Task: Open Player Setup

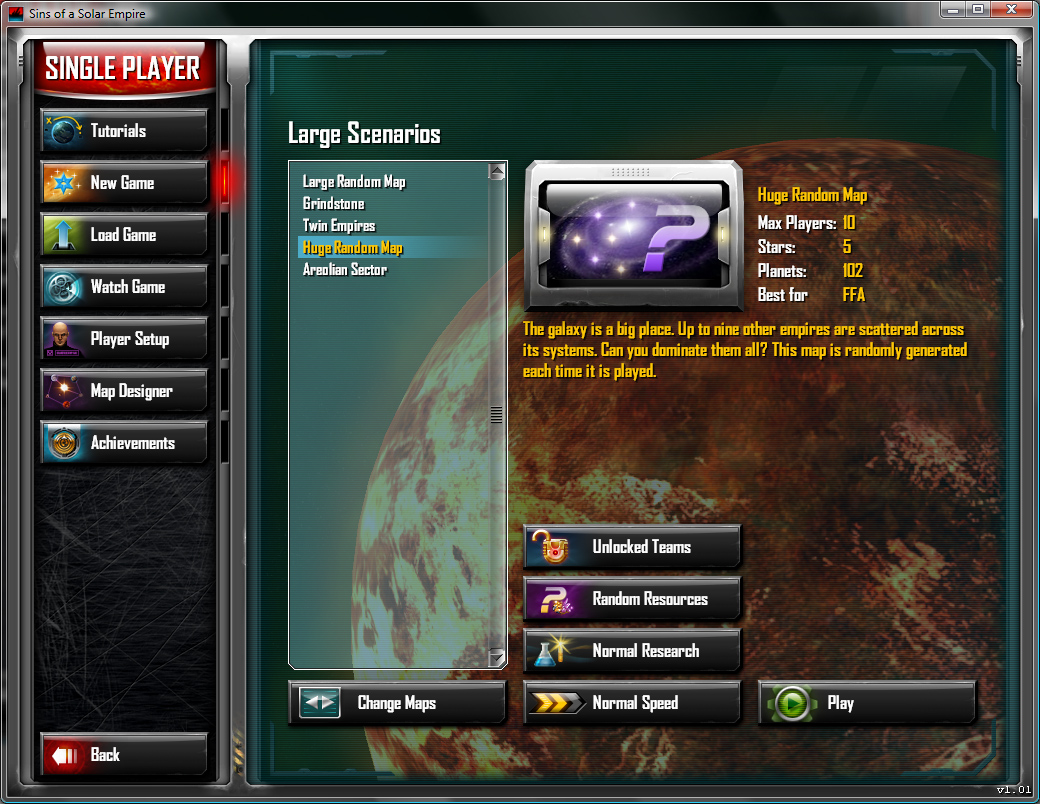Action: (x=124, y=339)
